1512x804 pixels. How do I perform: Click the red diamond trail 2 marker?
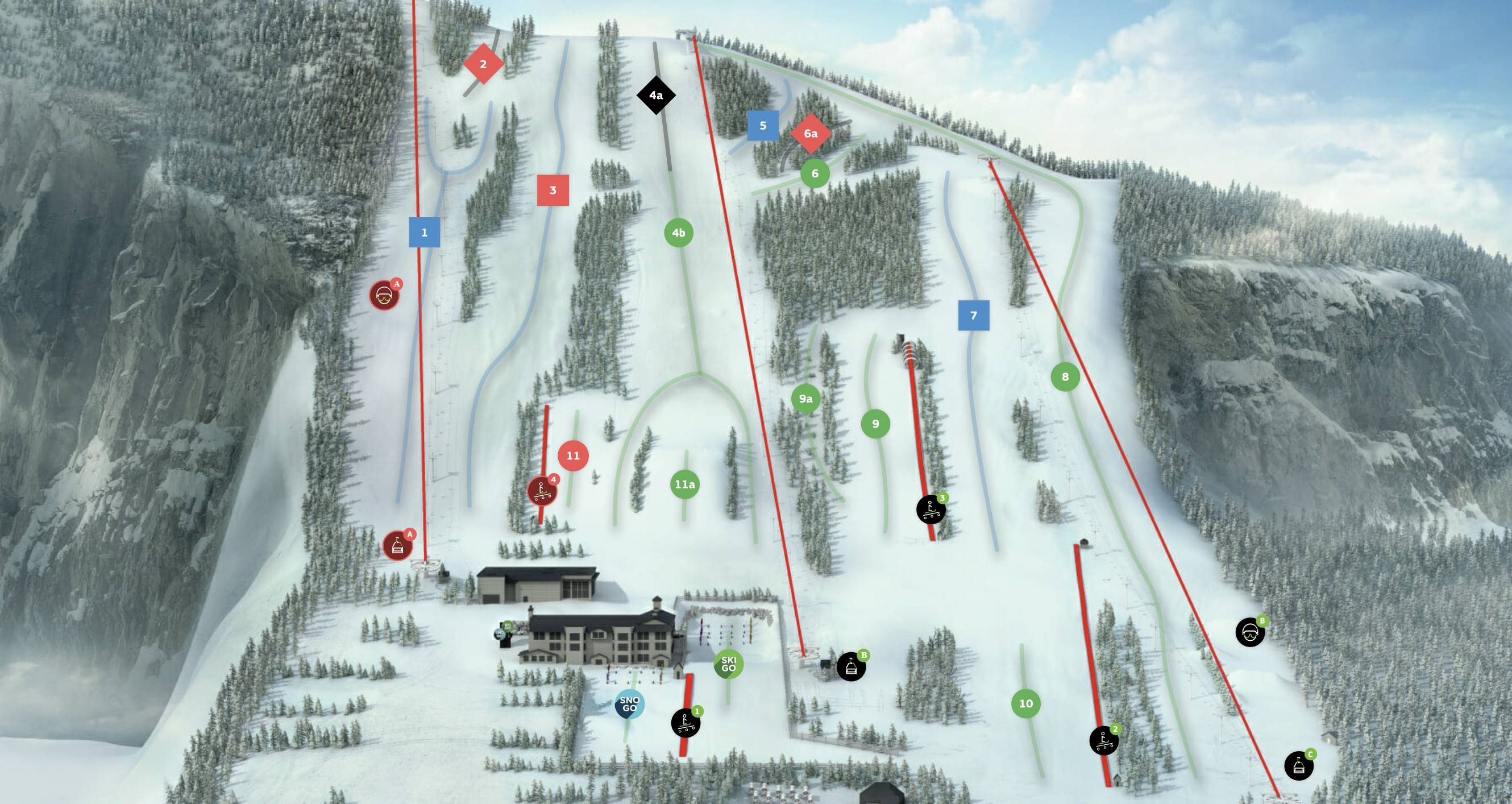coord(483,64)
